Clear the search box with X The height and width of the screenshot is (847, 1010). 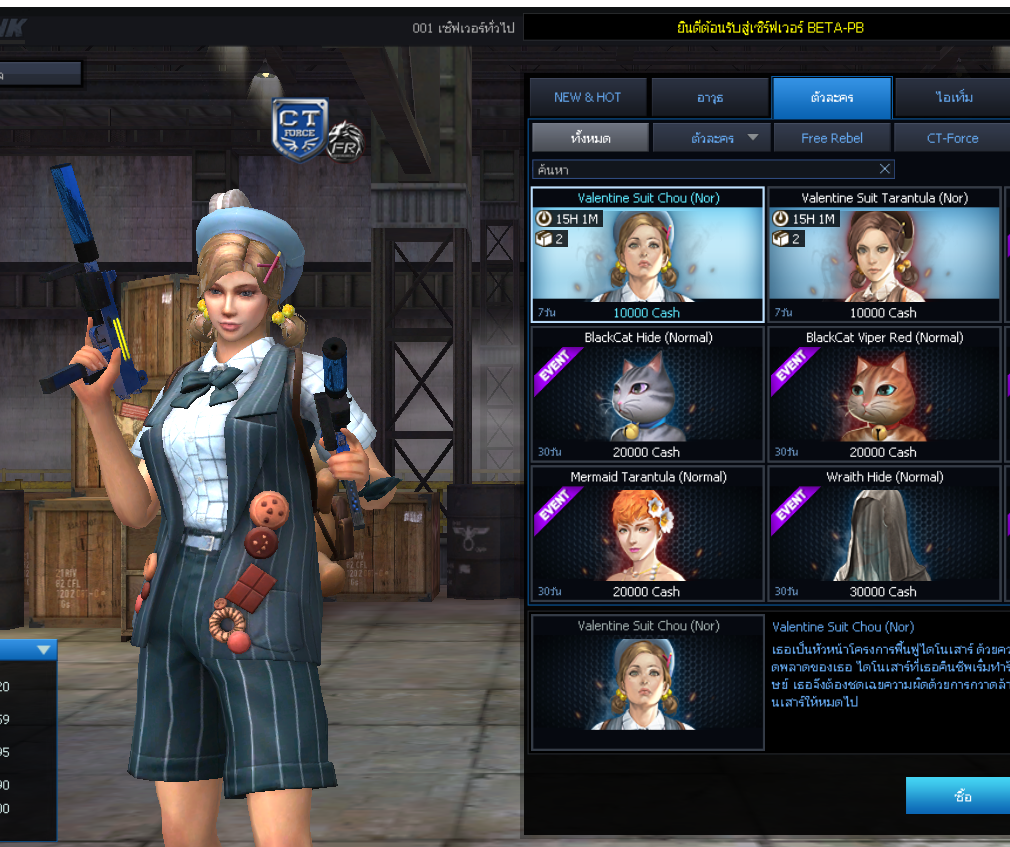click(x=884, y=169)
